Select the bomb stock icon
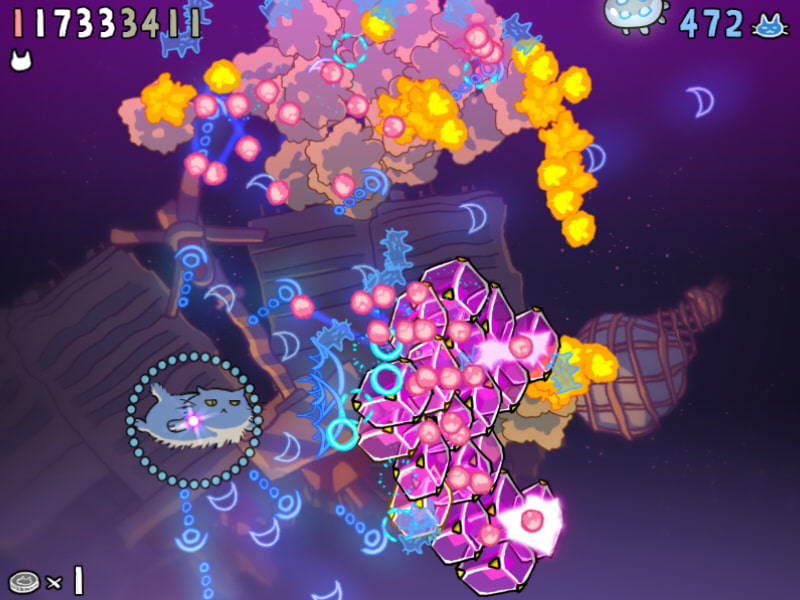This screenshot has height=600, width=800. coord(23,581)
